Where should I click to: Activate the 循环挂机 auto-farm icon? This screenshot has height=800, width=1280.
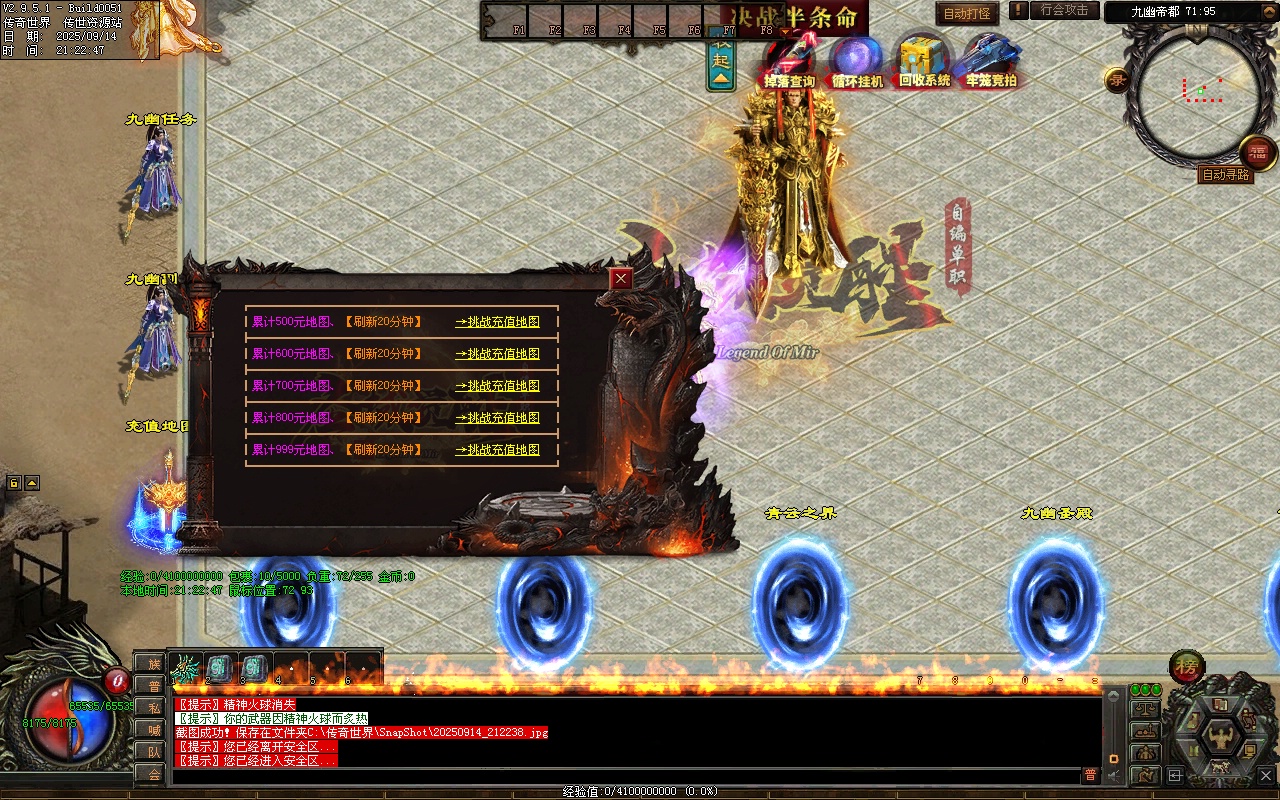(x=857, y=60)
